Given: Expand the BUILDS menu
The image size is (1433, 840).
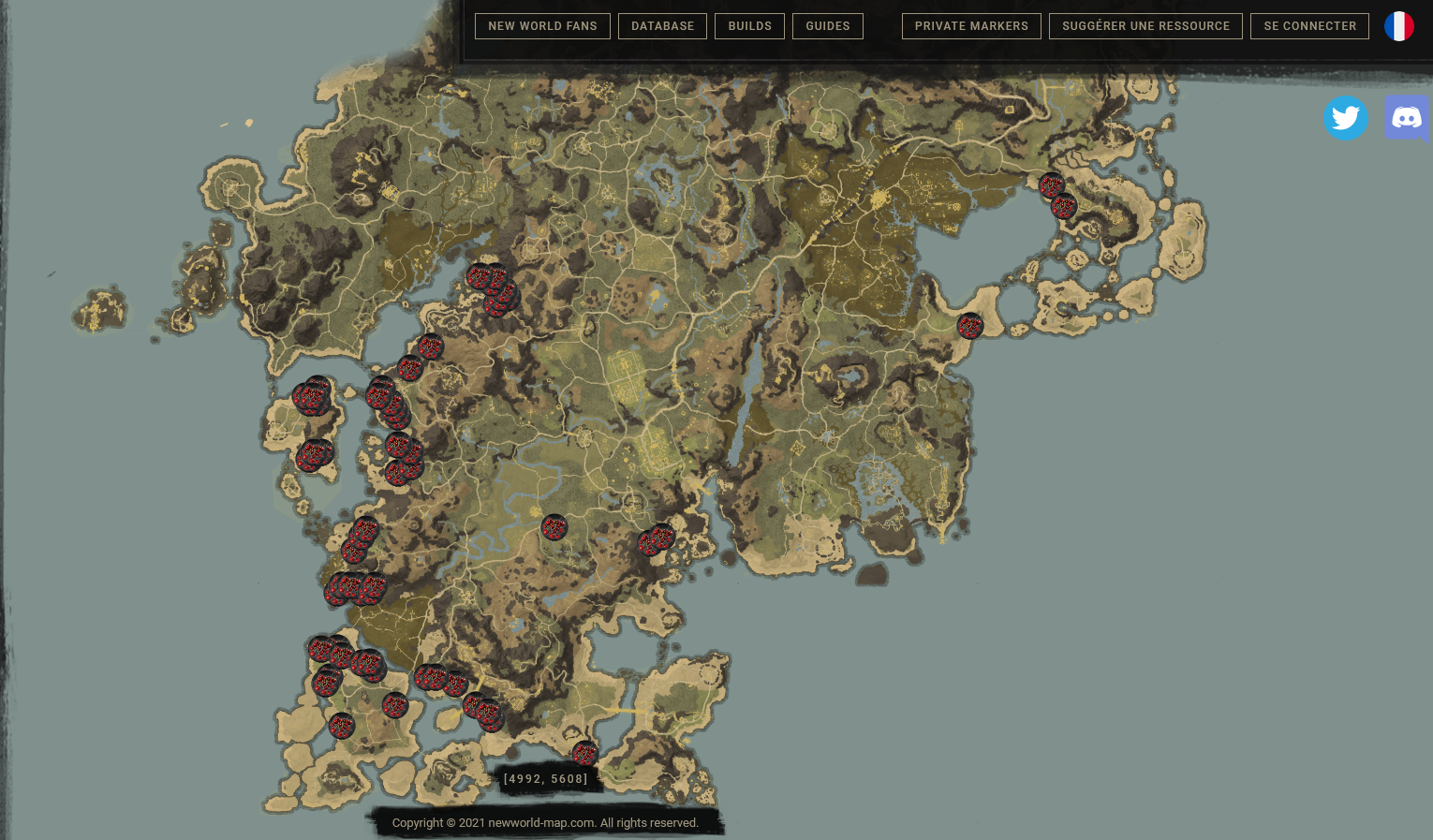Looking at the screenshot, I should (x=749, y=26).
